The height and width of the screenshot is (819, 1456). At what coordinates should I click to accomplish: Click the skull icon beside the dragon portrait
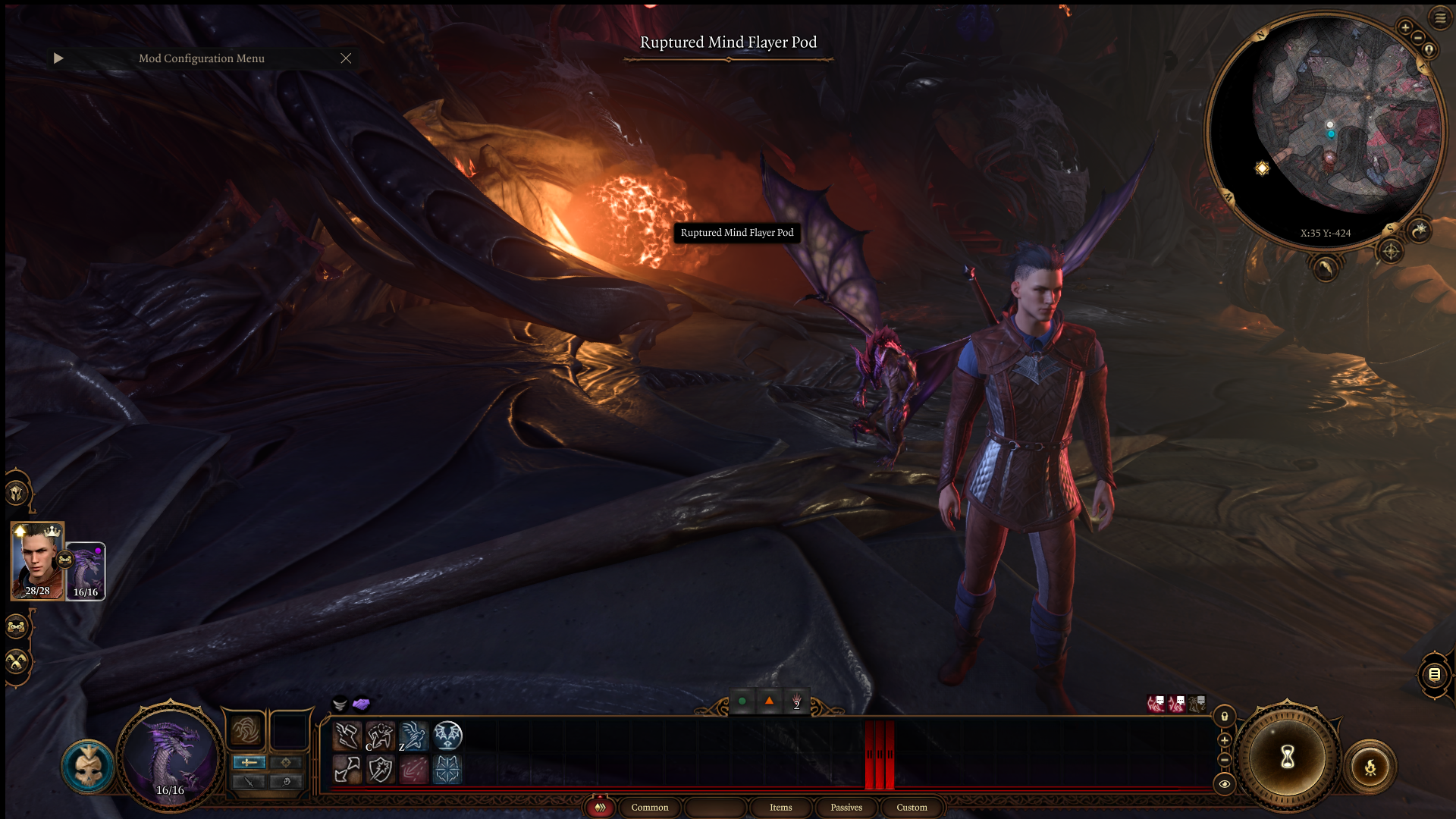point(88,766)
